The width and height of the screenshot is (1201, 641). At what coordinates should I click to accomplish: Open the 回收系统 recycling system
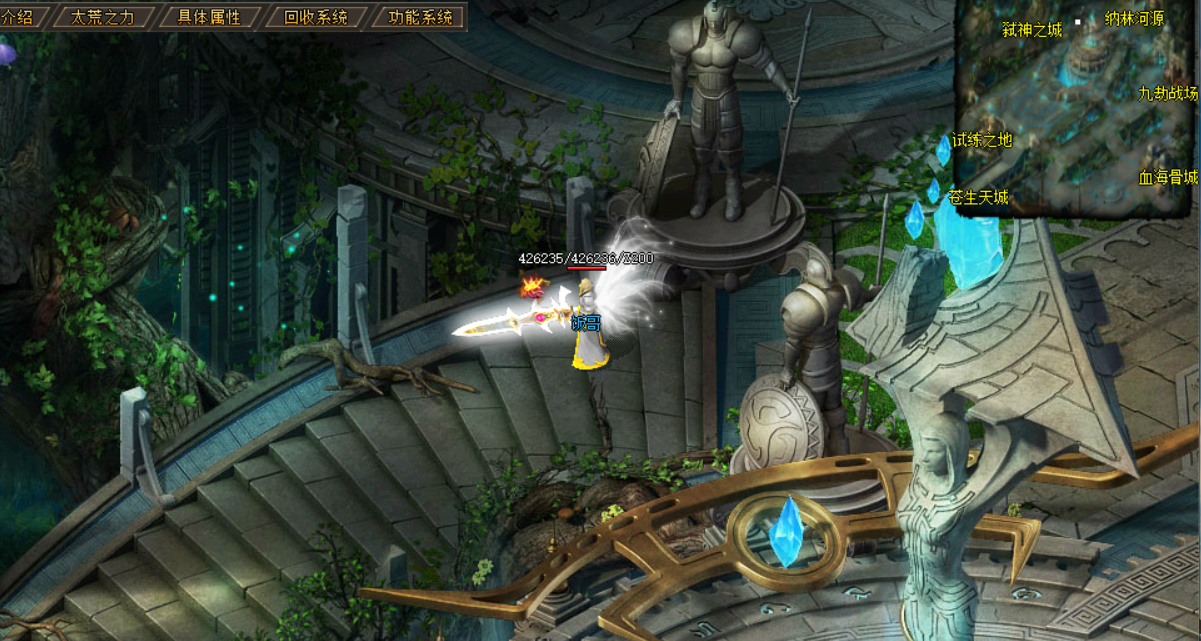pos(316,17)
